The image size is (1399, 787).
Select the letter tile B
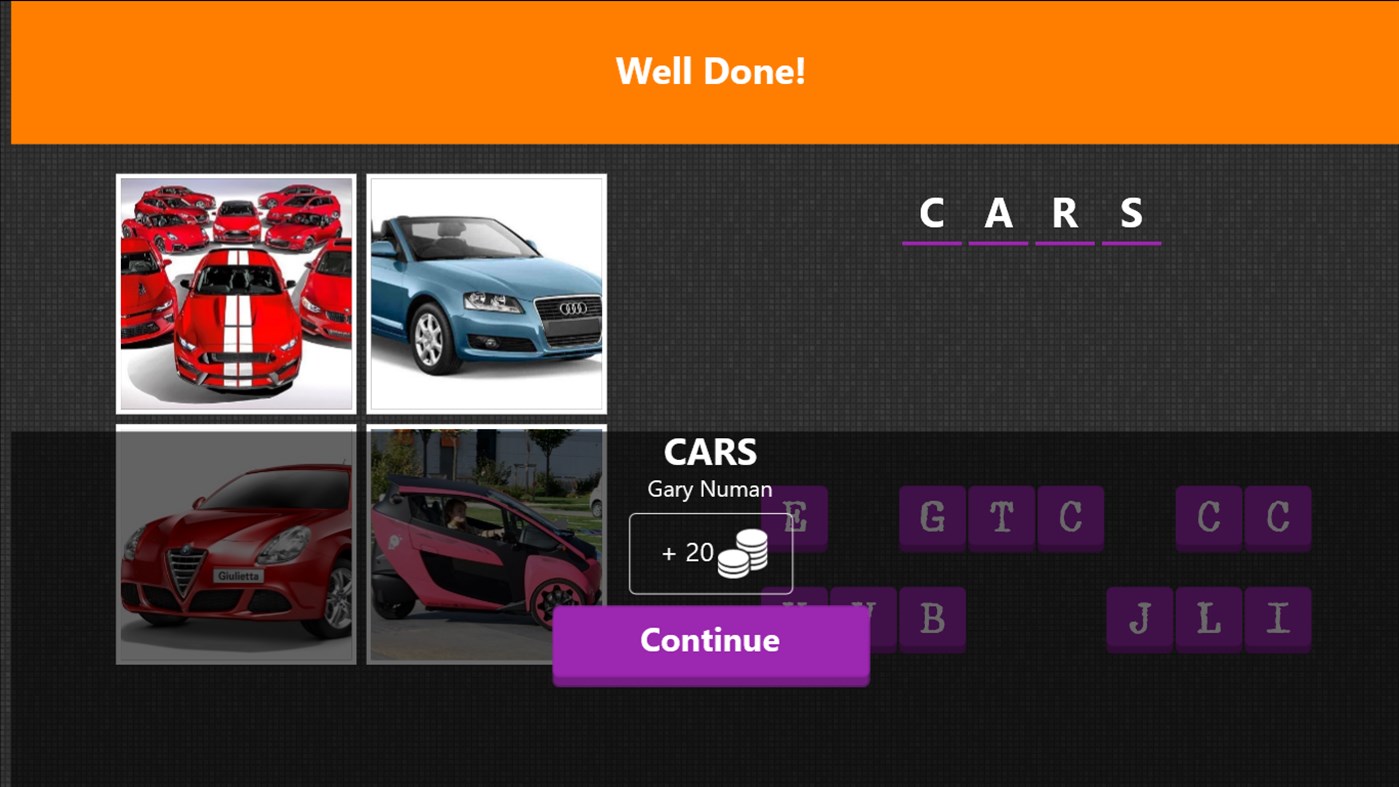pos(932,619)
